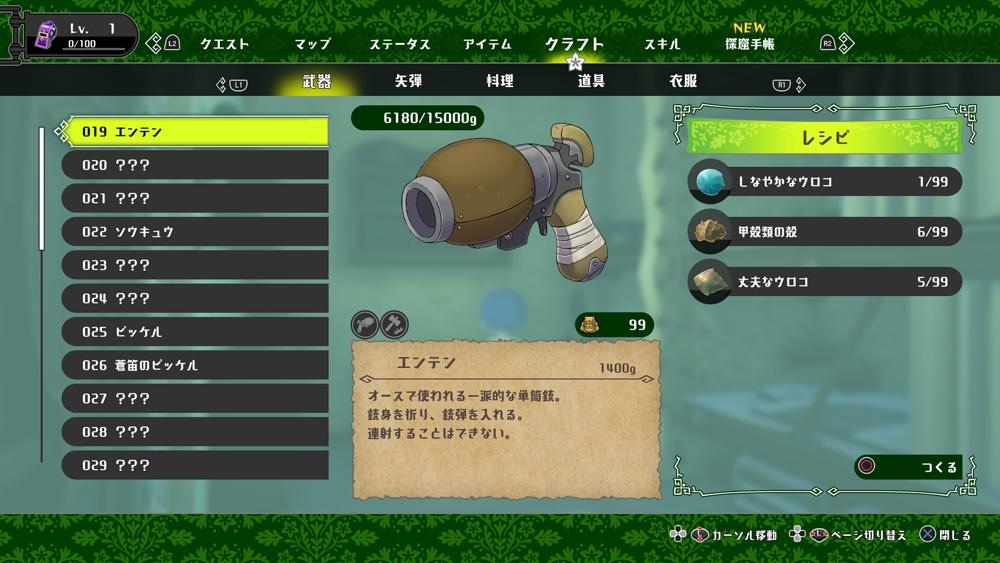This screenshot has height=563, width=1000.
Task: Open the ステータス tab
Action: pyautogui.click(x=399, y=44)
